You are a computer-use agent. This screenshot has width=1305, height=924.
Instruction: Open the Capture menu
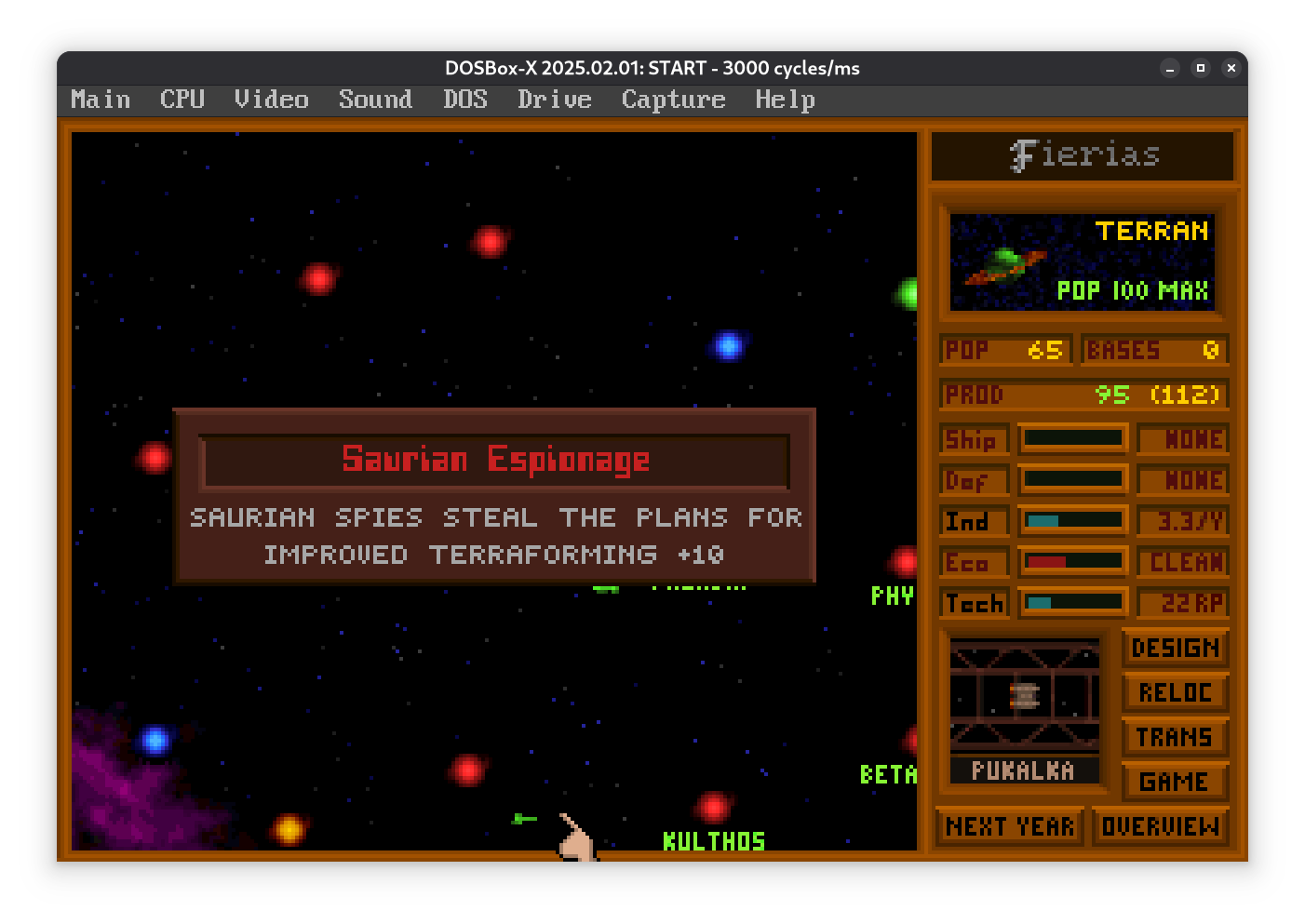(x=673, y=100)
